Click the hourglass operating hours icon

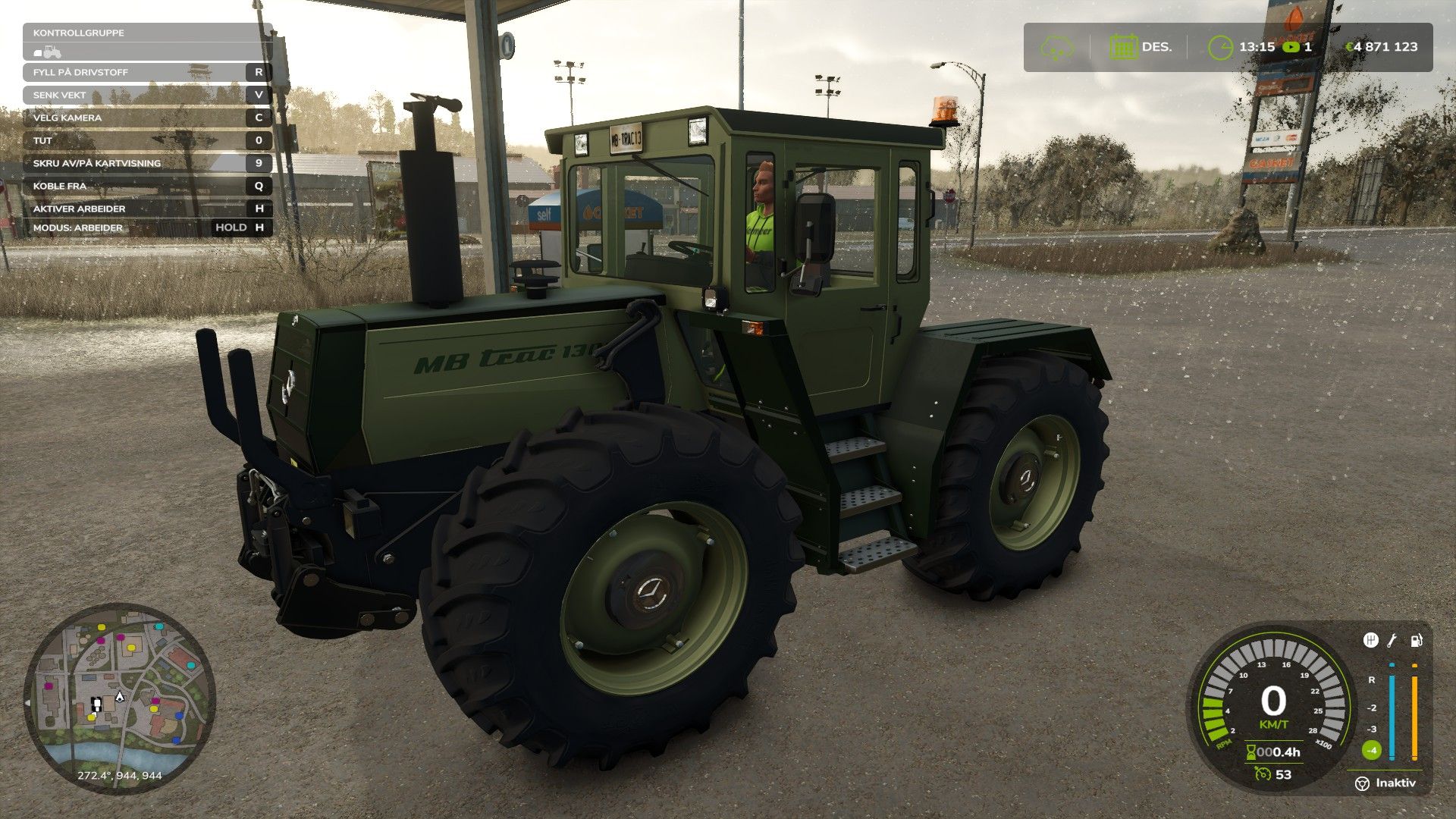click(1252, 752)
